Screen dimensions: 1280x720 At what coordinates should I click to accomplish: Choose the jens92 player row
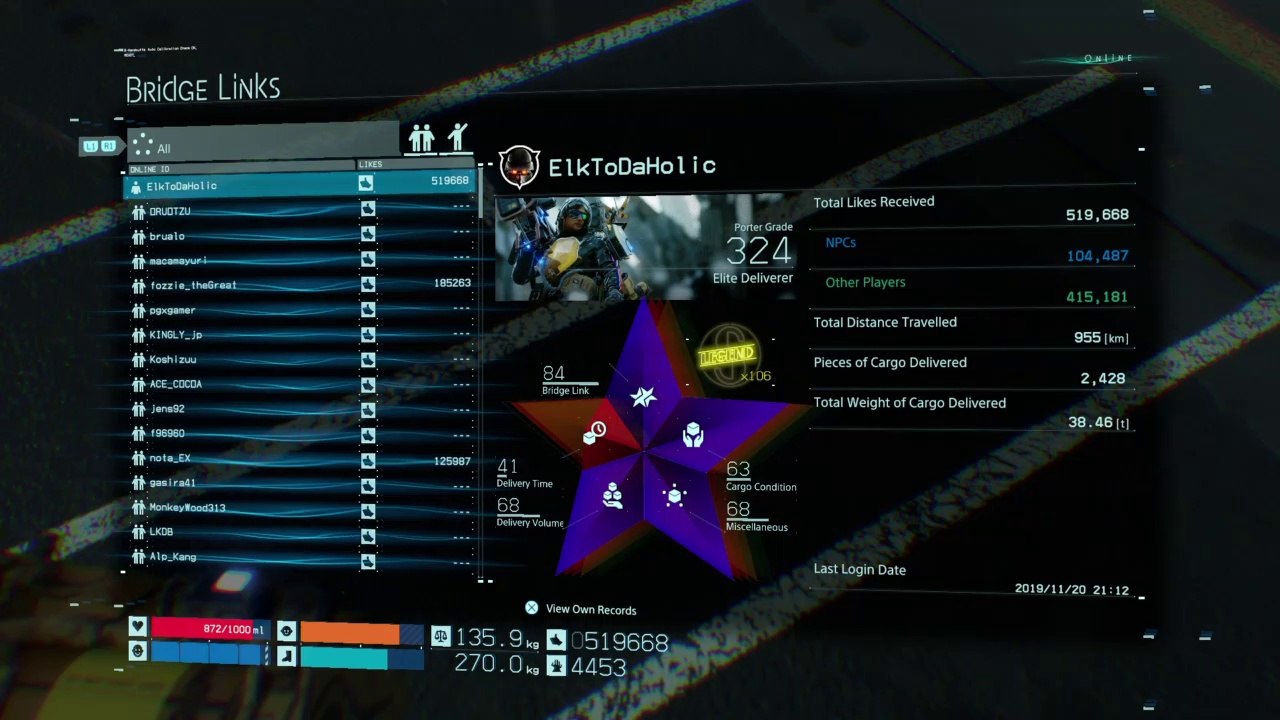point(167,409)
